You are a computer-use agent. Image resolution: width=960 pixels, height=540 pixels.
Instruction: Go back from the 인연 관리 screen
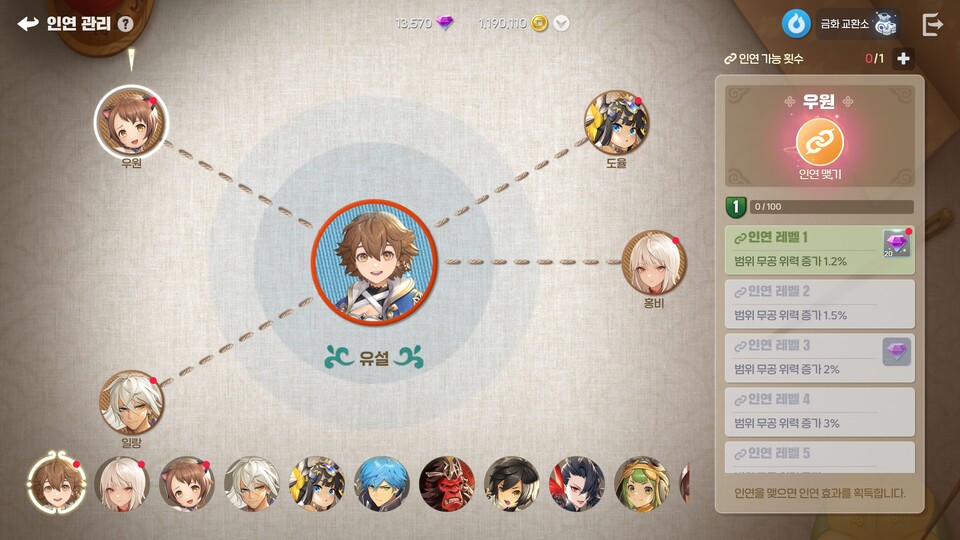click(x=28, y=24)
